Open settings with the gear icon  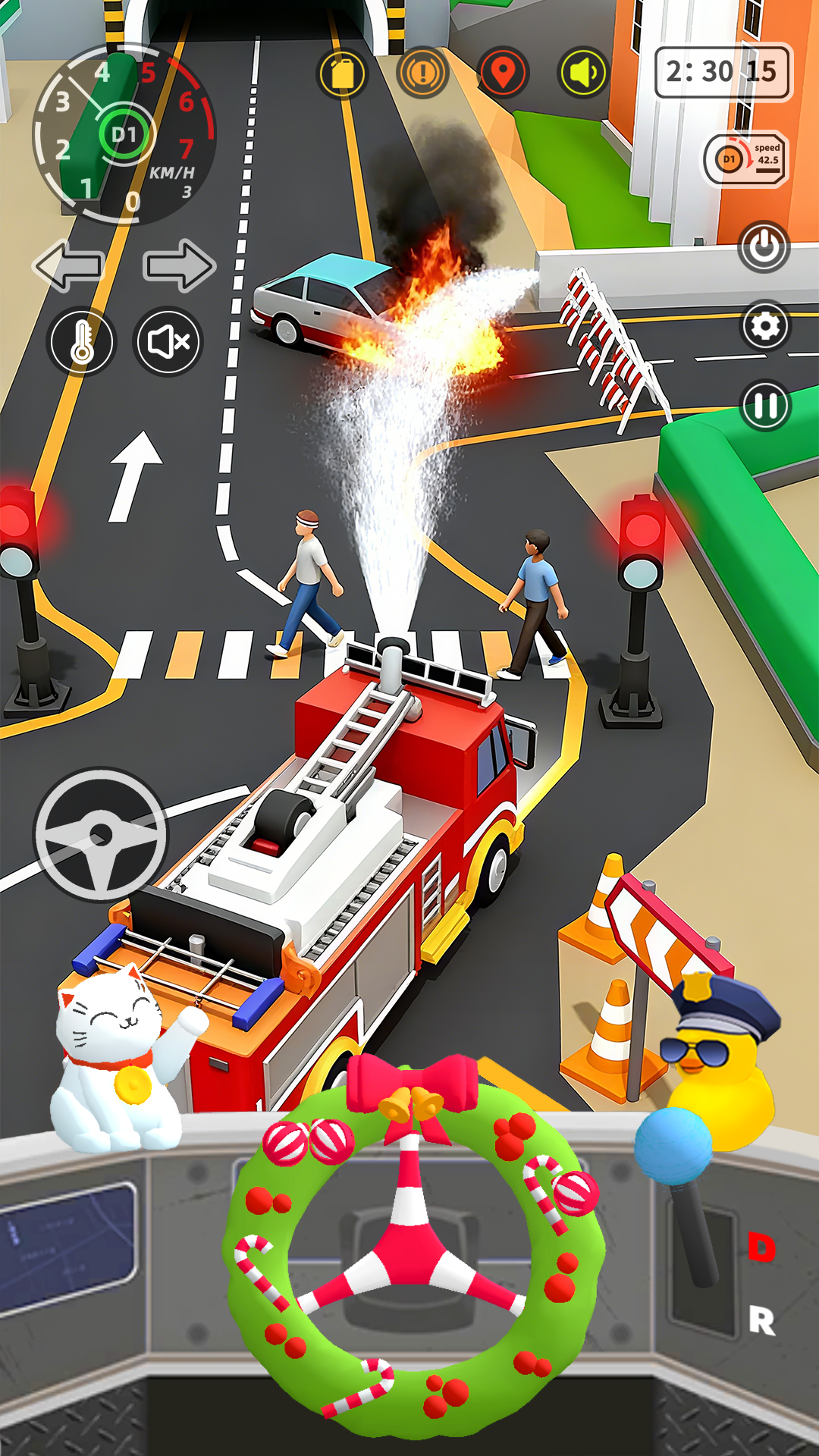765,326
